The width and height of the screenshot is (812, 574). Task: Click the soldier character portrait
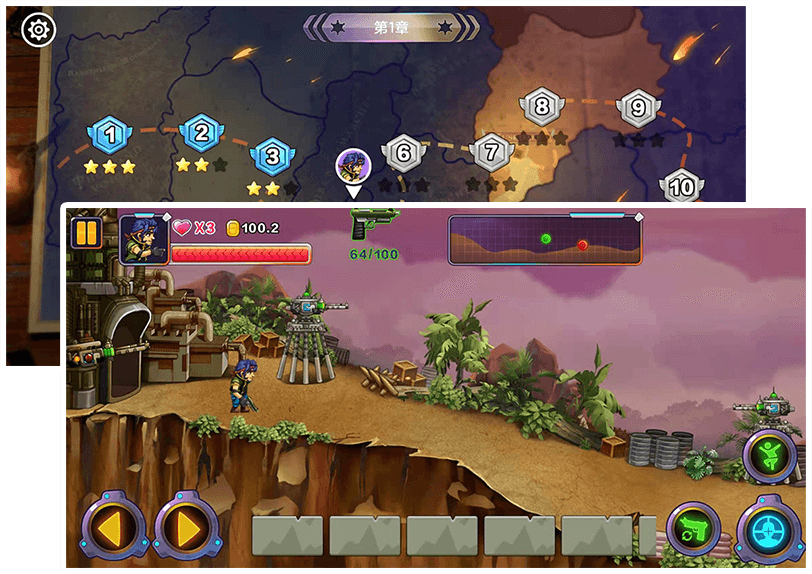[143, 240]
